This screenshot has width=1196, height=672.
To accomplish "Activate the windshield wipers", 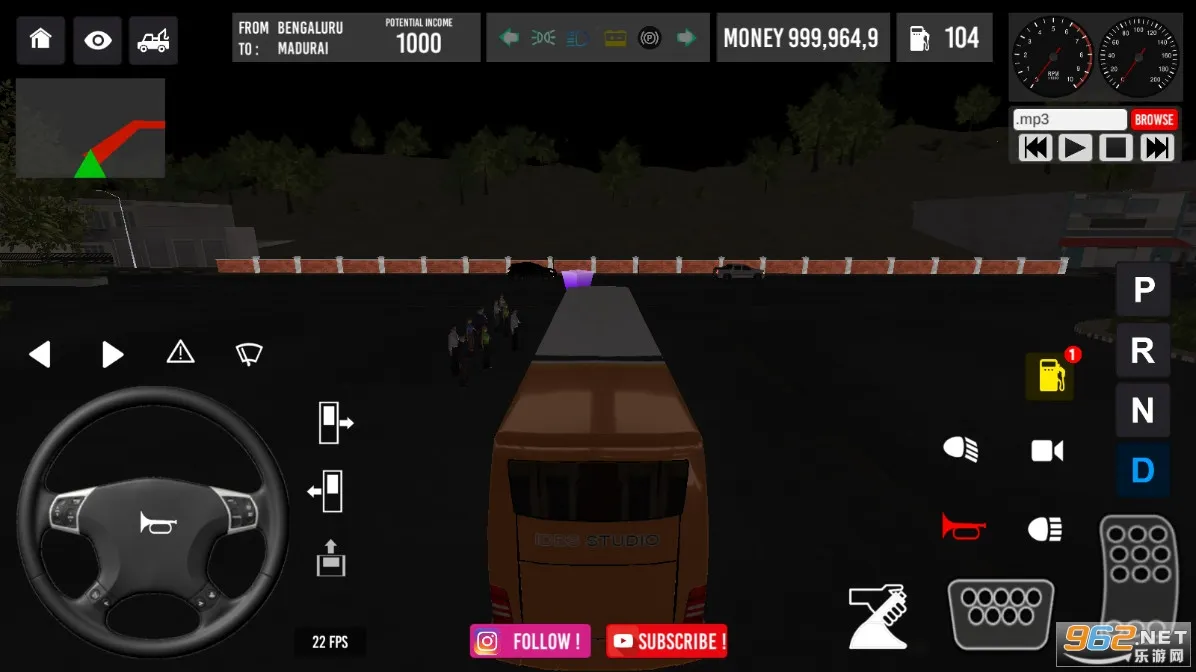I will pos(249,353).
